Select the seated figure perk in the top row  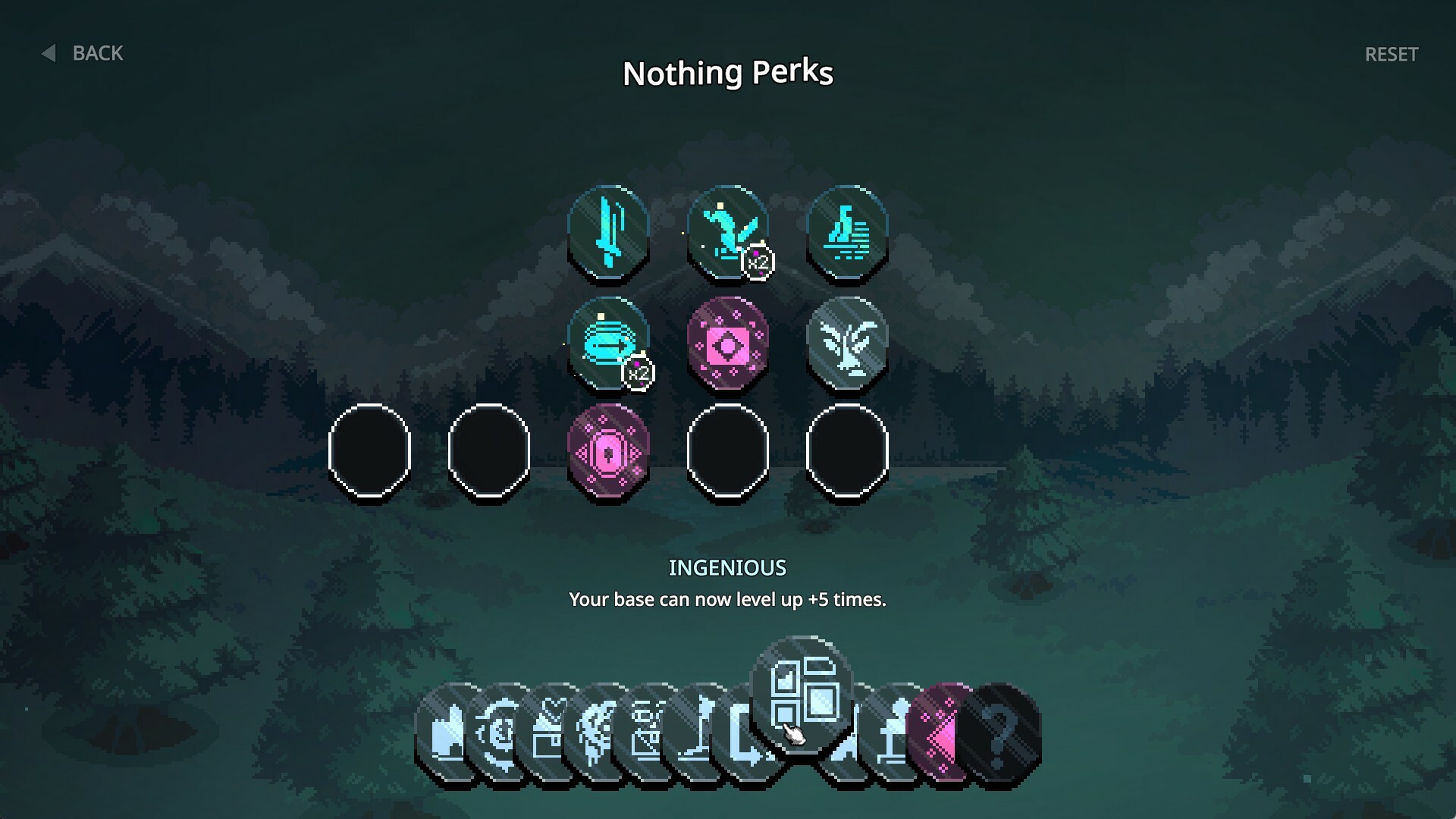848,231
